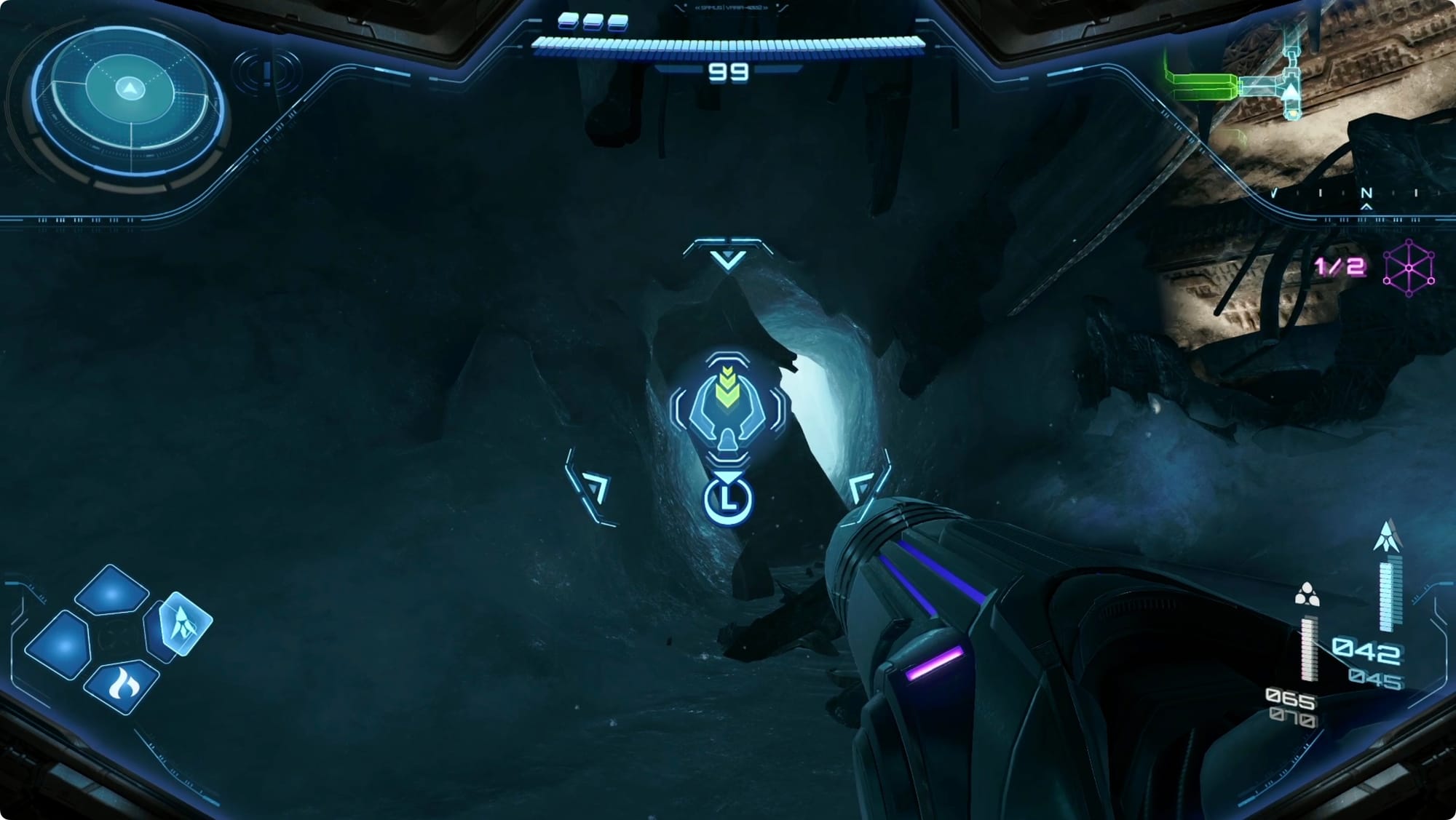Image resolution: width=1456 pixels, height=820 pixels.
Task: Select the missile slot in the weapon selector
Action: tap(183, 623)
